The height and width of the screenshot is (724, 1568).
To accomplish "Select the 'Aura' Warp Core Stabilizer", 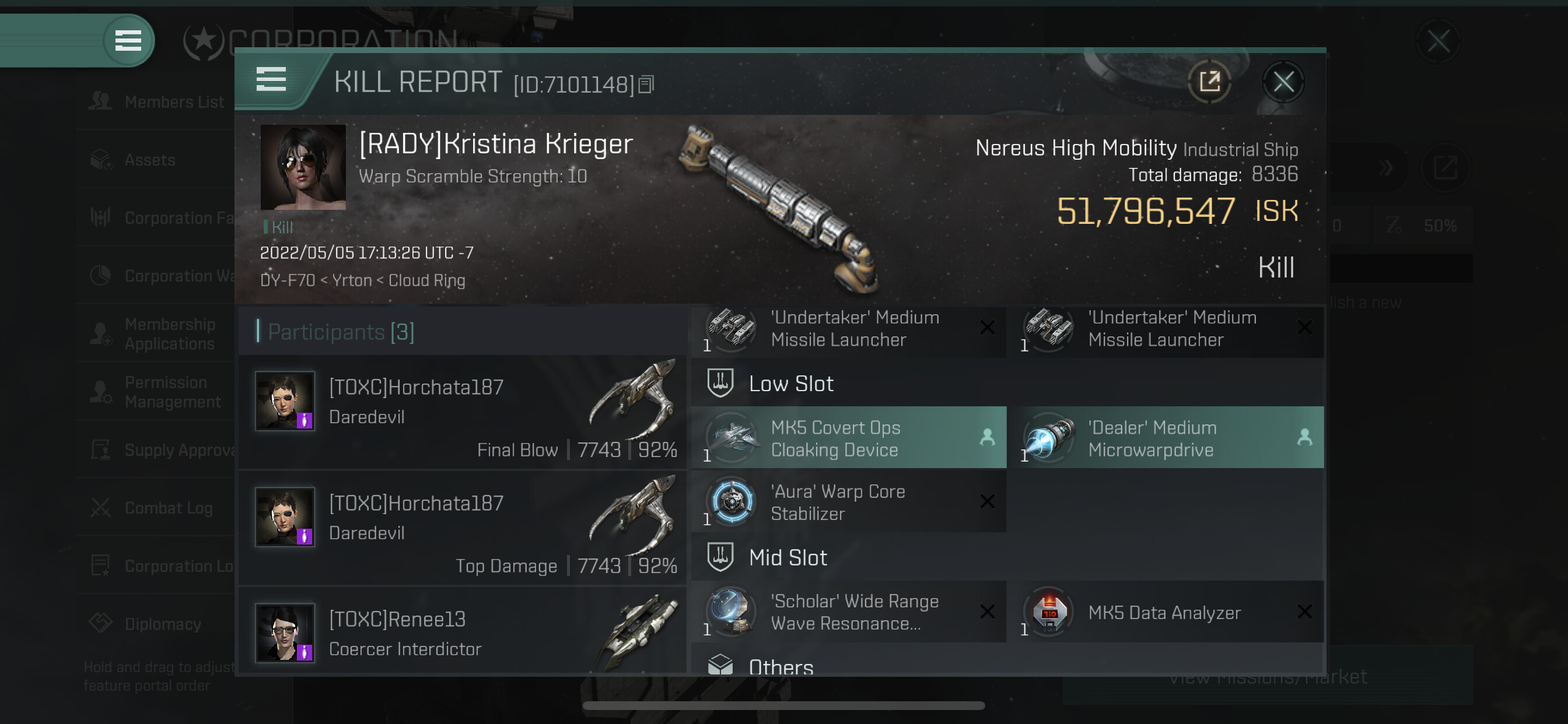I will (849, 502).
